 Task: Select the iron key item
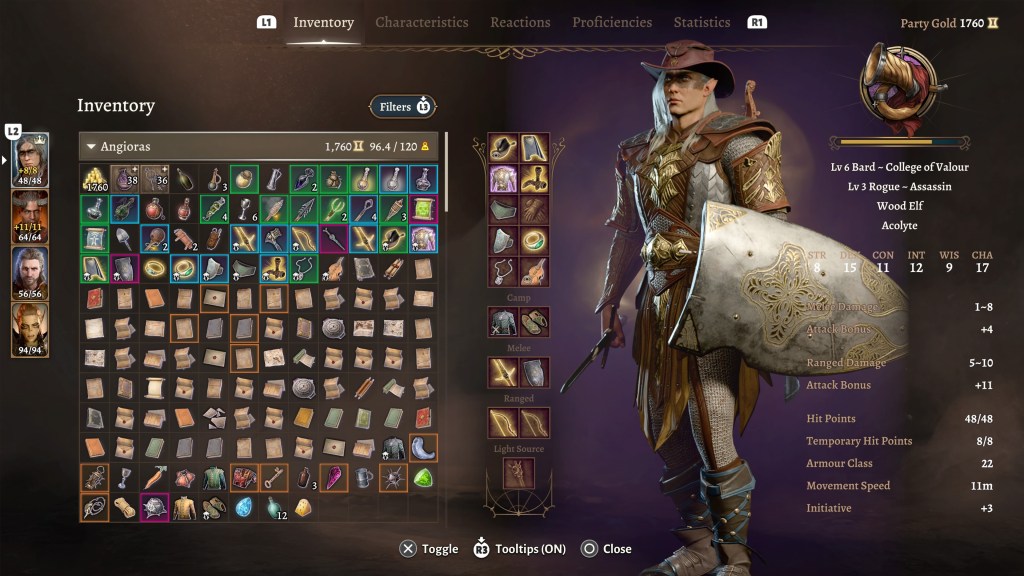[x=274, y=478]
